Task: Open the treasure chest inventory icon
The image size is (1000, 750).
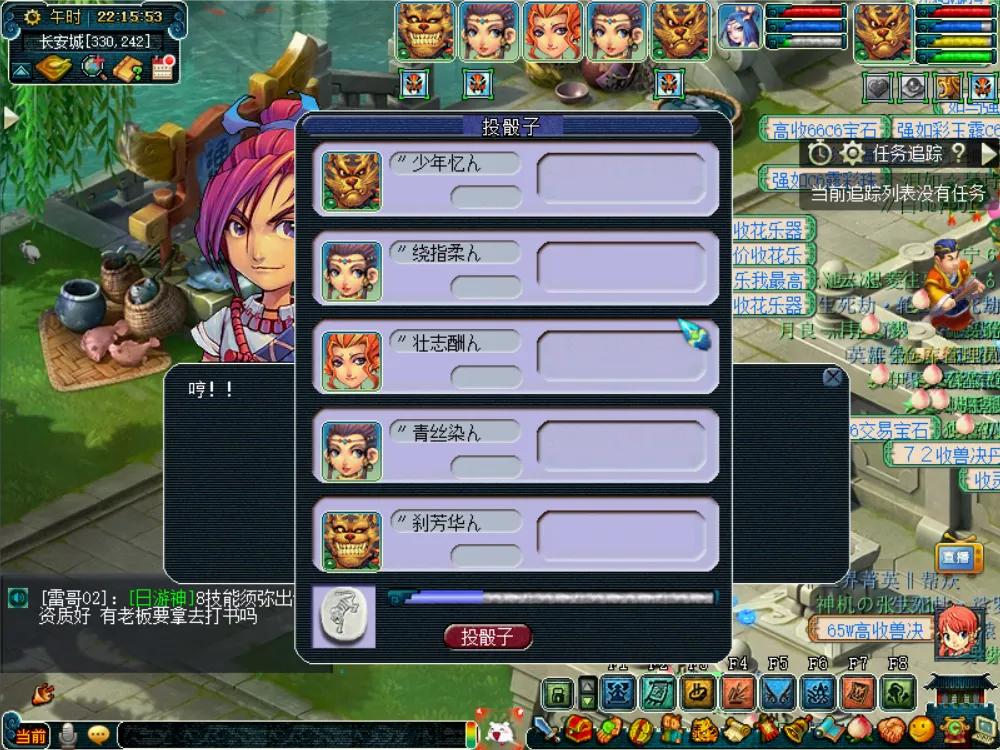Action: [x=577, y=728]
